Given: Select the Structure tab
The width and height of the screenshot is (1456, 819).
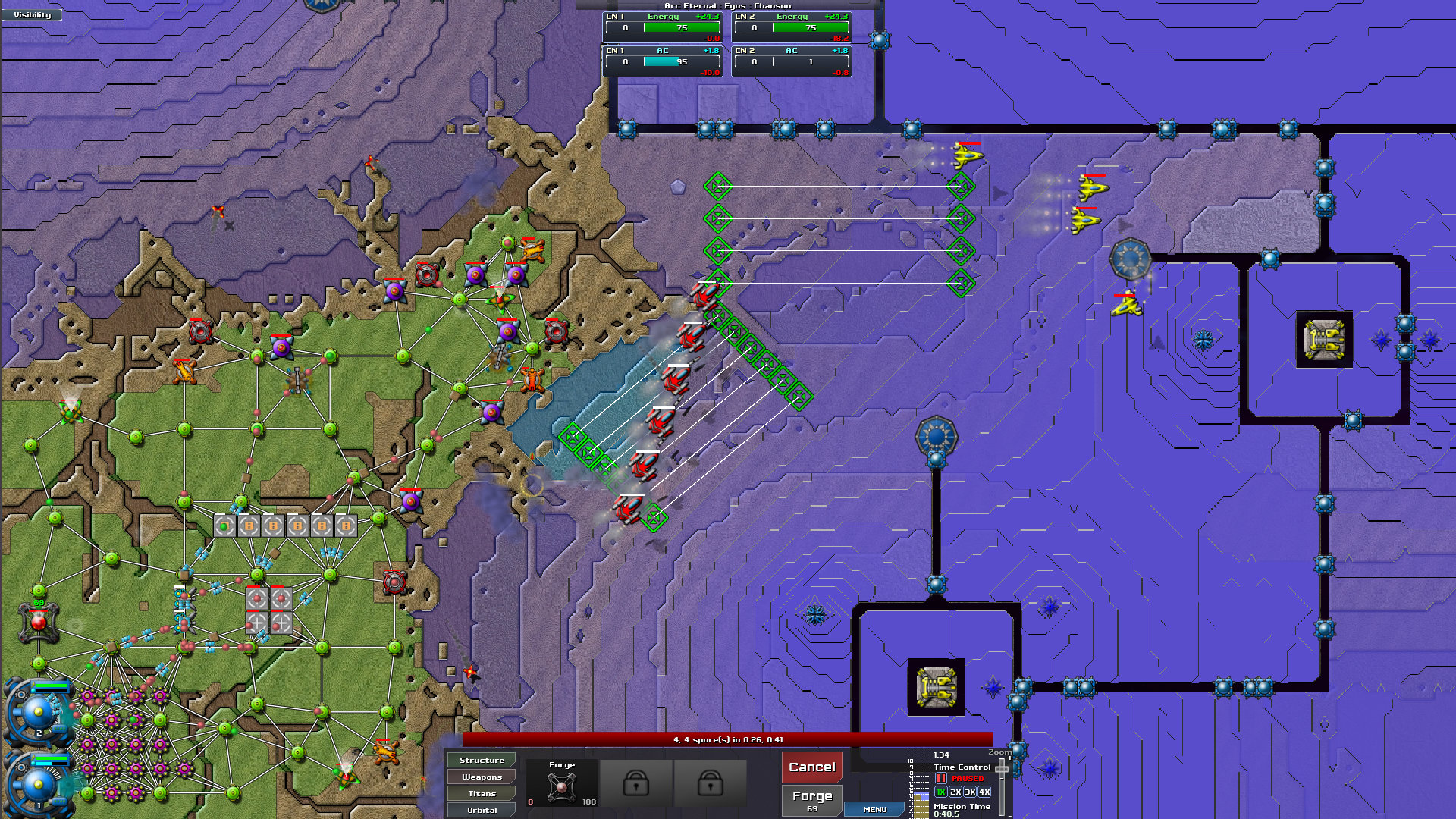Looking at the screenshot, I should click(x=480, y=760).
